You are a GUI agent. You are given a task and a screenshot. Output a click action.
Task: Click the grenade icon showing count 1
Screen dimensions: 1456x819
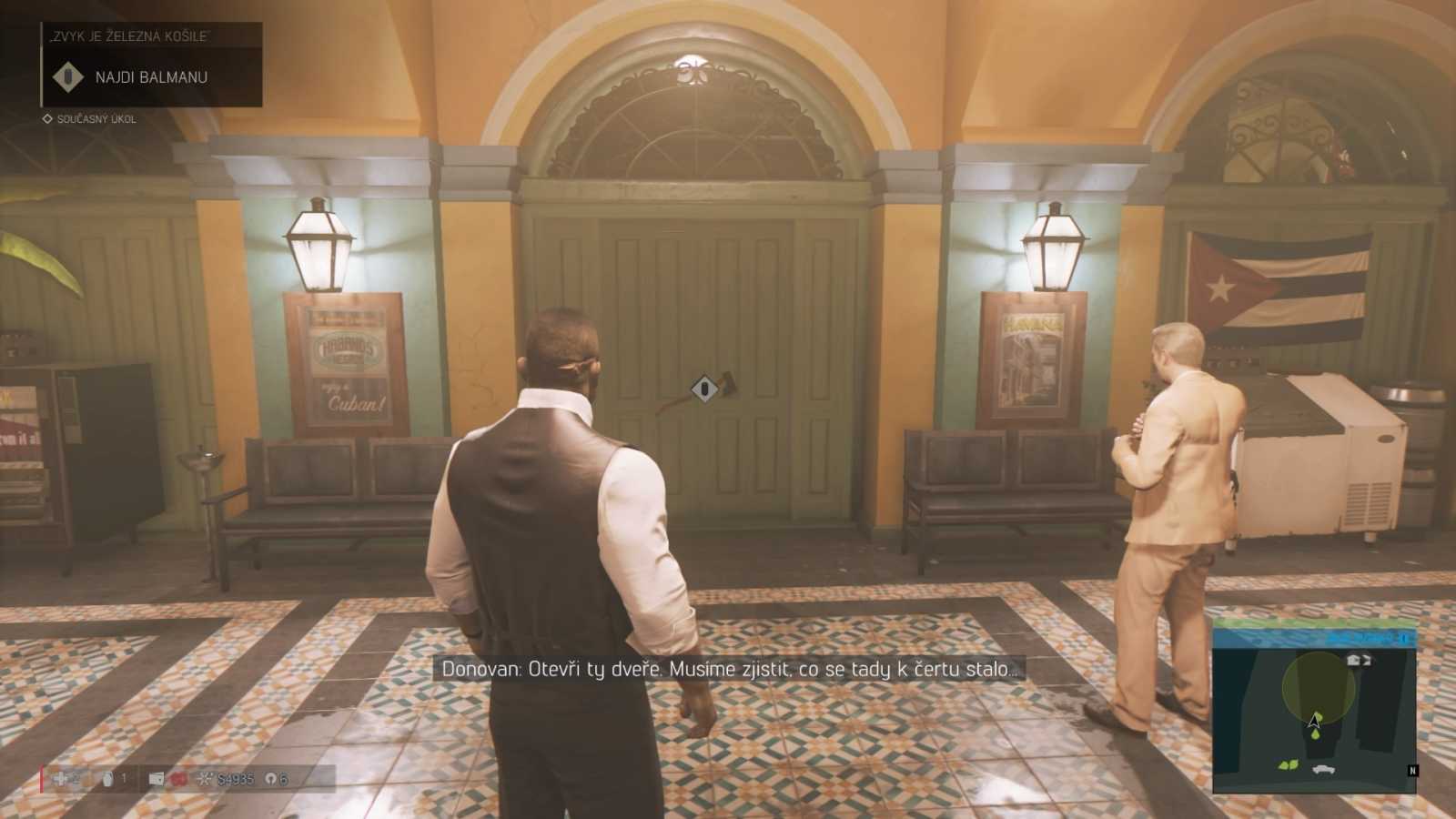click(x=109, y=779)
